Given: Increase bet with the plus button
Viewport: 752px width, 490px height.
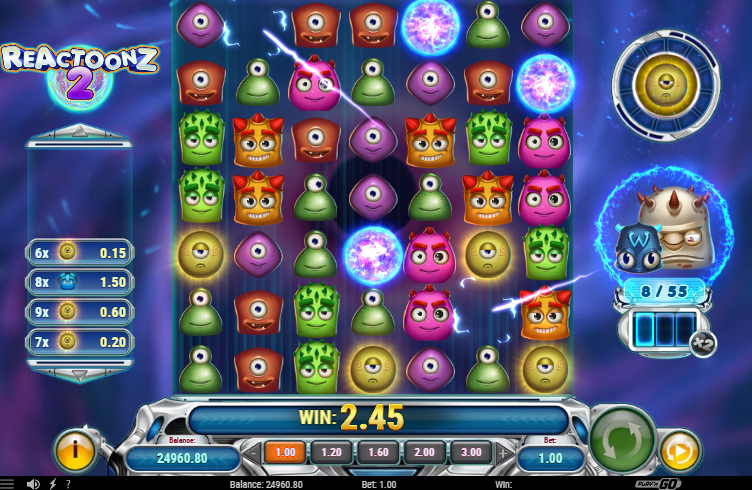Looking at the screenshot, I should tap(499, 452).
